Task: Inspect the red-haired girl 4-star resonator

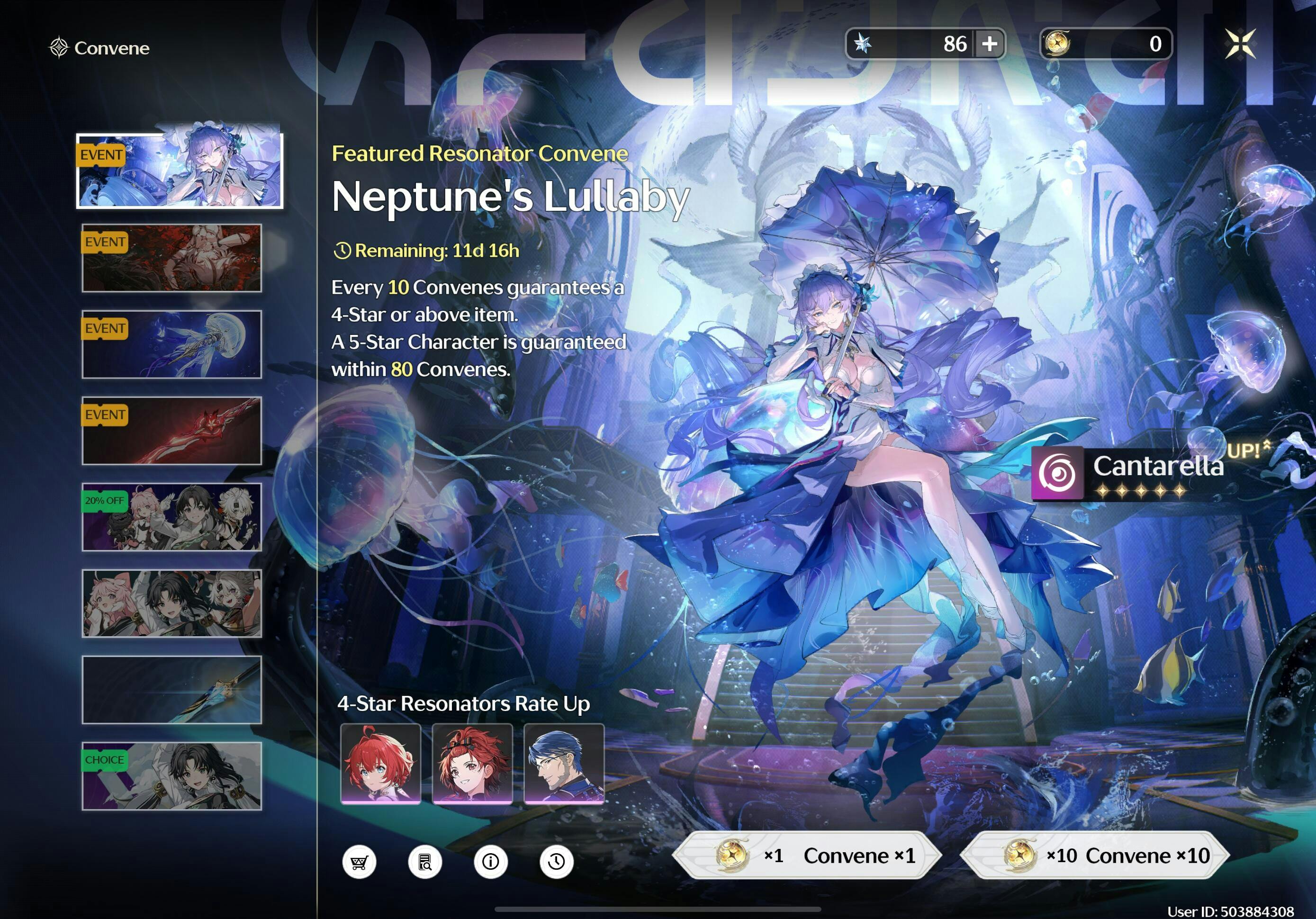Action: click(x=380, y=763)
